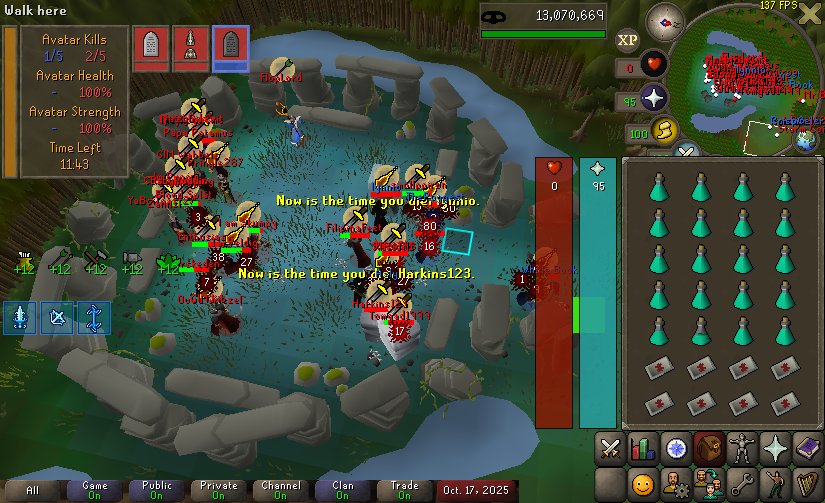Switch to the Skills tab
Viewport: 825px width, 503px height.
(643, 448)
